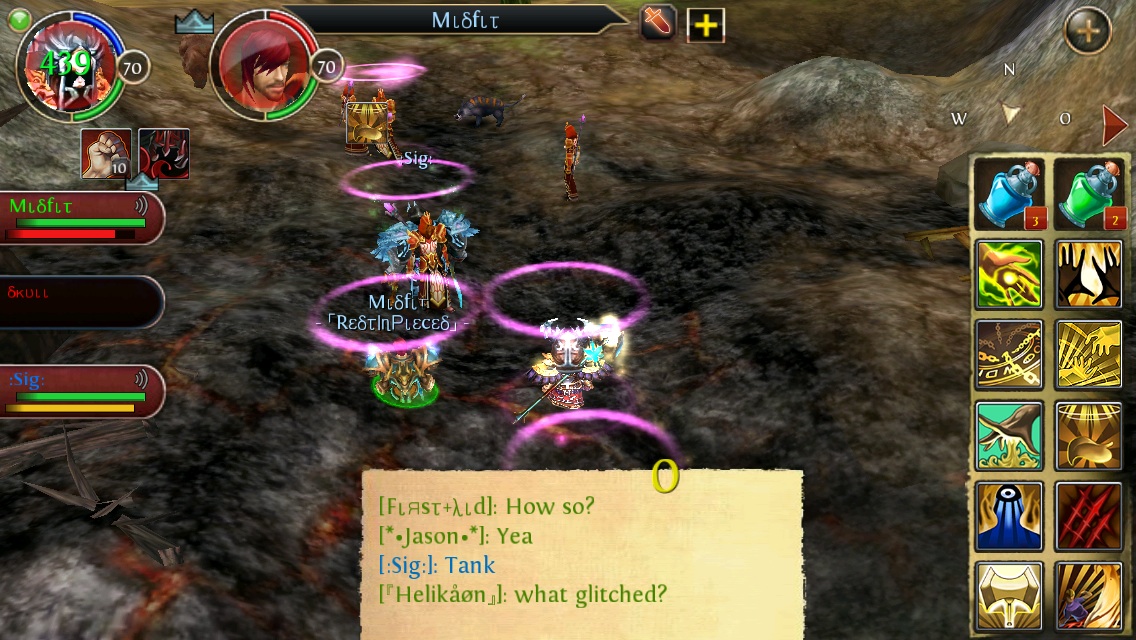This screenshot has height=640, width=1136.
Task: Select Sig in the party list
Action: click(80, 391)
